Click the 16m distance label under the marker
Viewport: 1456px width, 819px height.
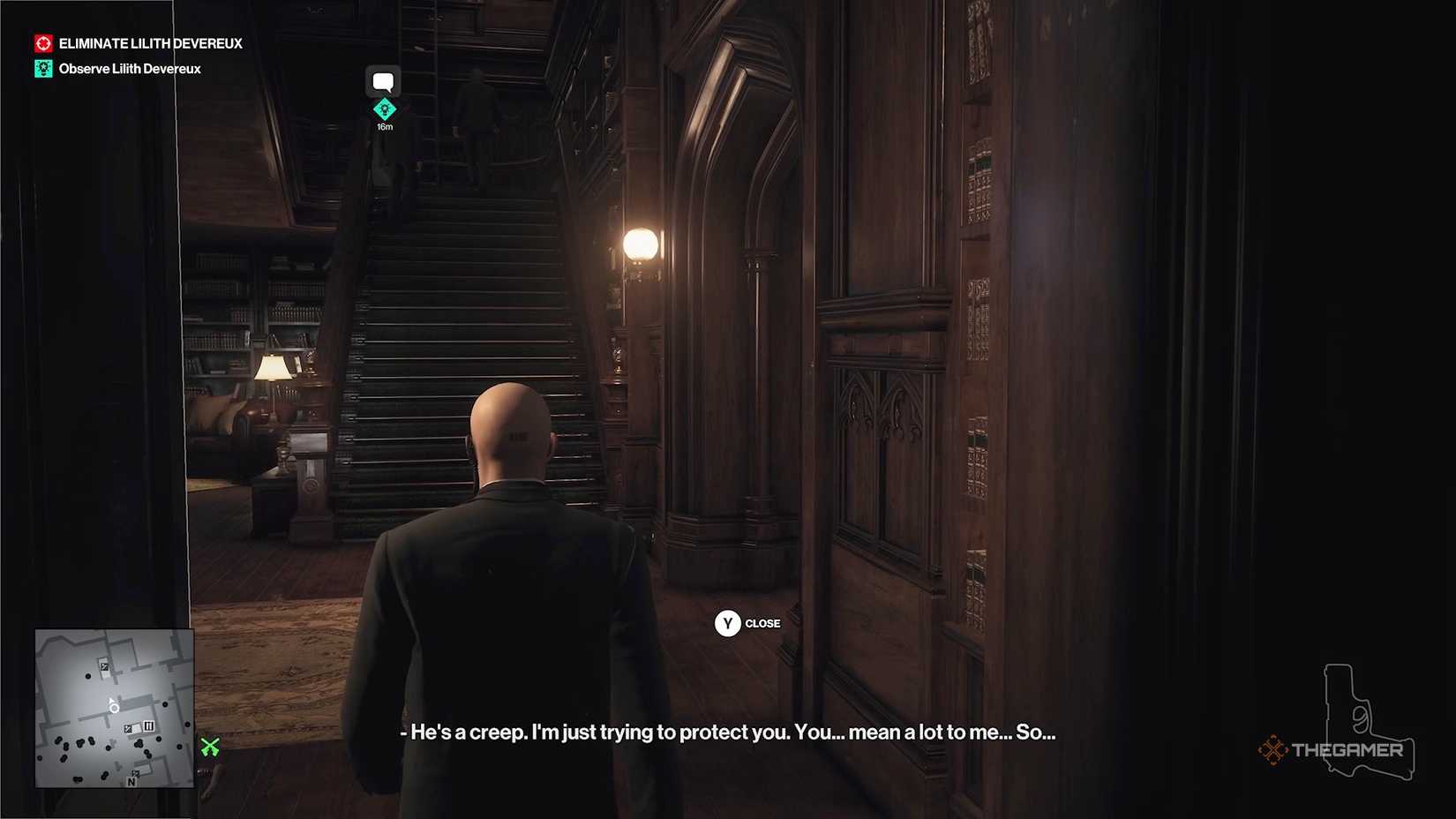coord(384,125)
